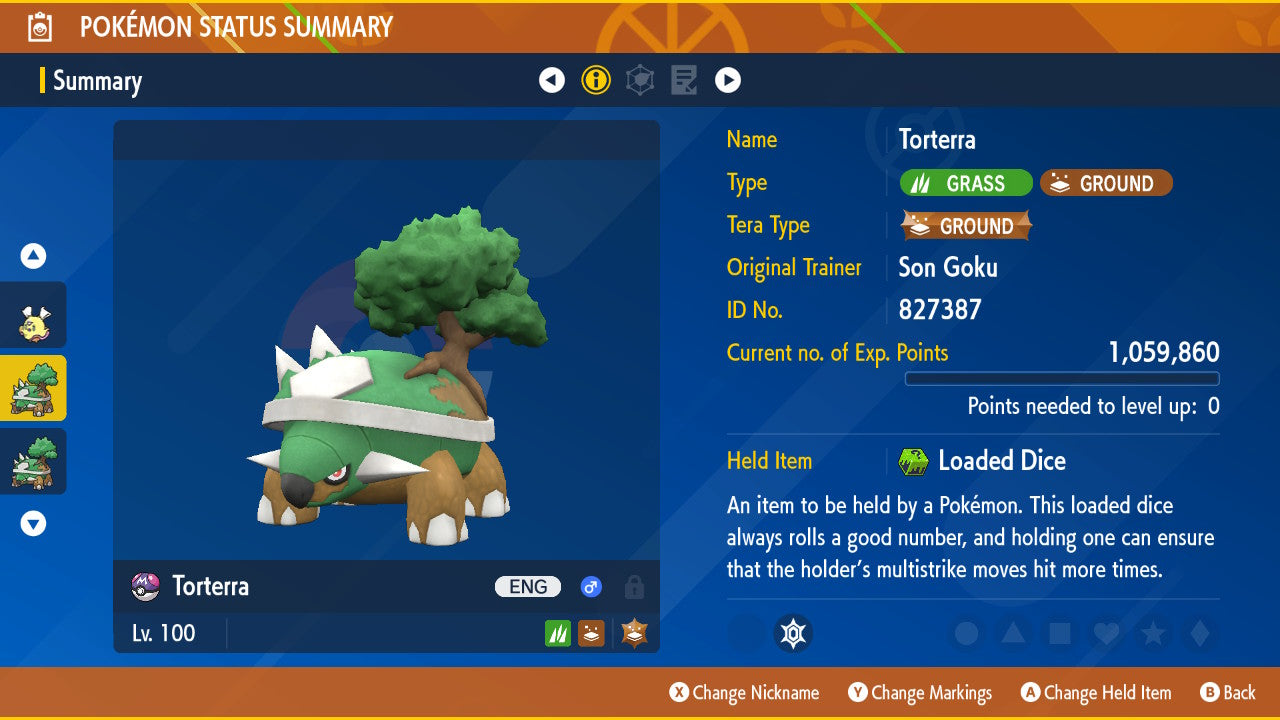Toggle the heart marking
The height and width of the screenshot is (720, 1280).
(1105, 633)
